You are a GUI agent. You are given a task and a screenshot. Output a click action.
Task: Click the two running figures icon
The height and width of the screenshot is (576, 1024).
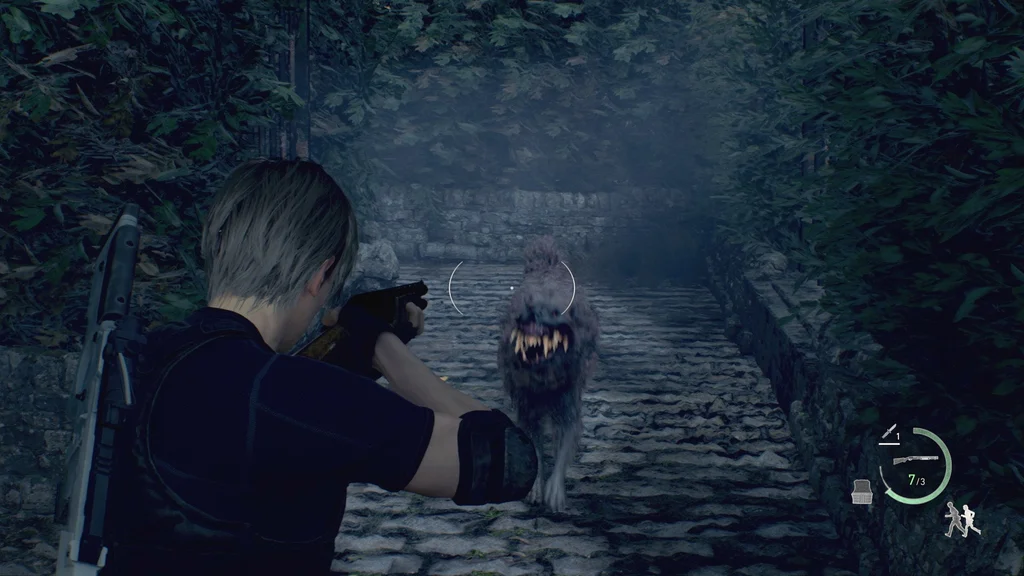click(963, 518)
